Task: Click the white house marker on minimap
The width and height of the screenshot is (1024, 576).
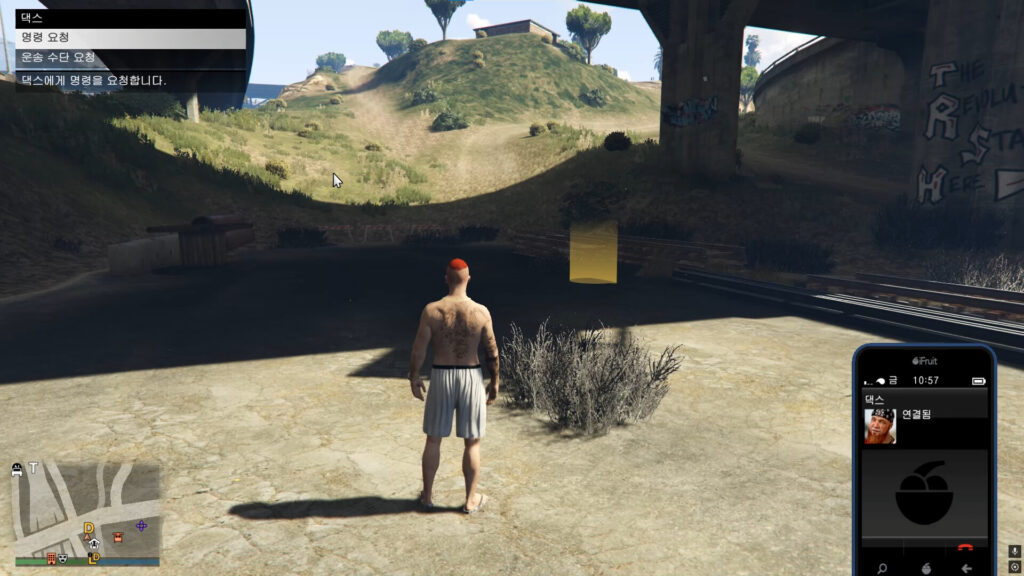Action: (x=93, y=544)
